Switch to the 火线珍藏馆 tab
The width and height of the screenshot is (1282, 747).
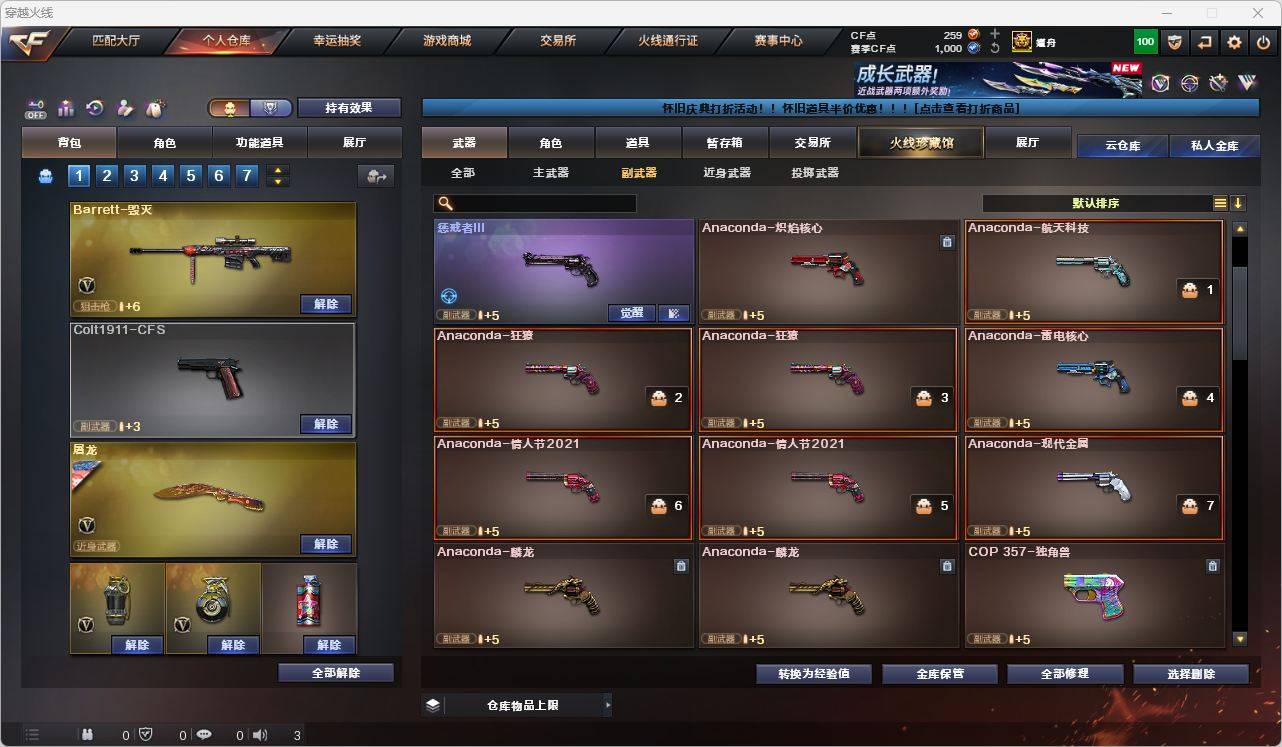tap(919, 142)
